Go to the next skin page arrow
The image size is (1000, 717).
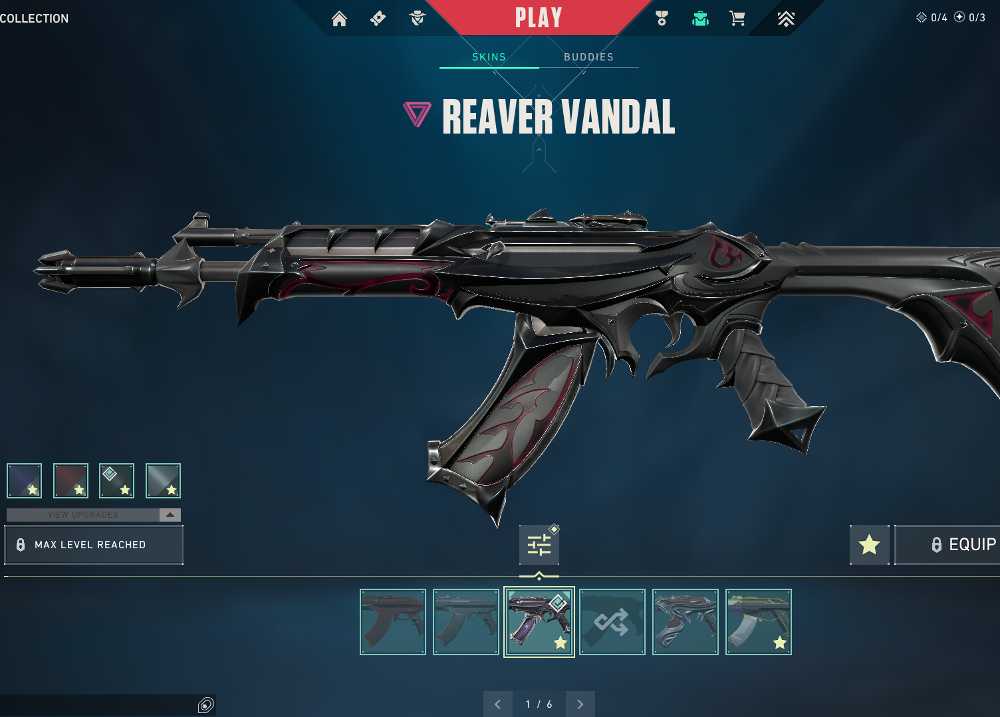(579, 704)
